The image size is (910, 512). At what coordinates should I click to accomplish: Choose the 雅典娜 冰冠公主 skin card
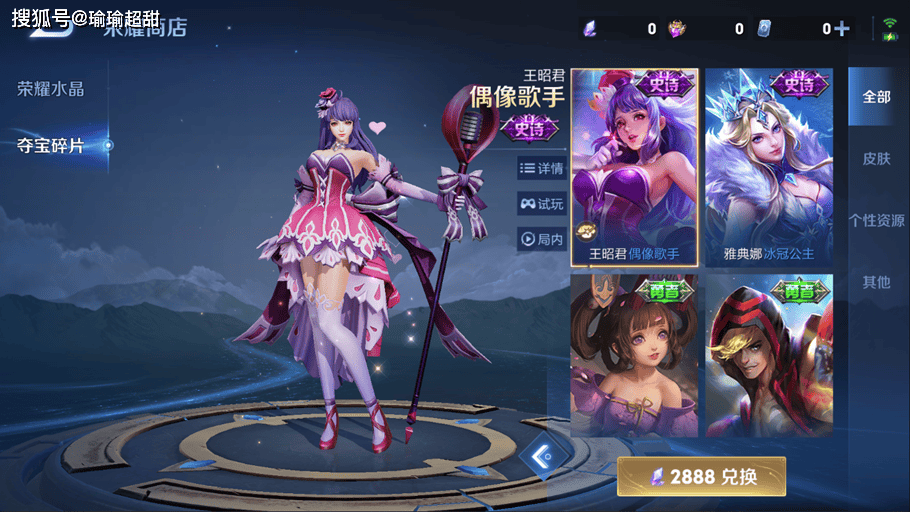[769, 167]
